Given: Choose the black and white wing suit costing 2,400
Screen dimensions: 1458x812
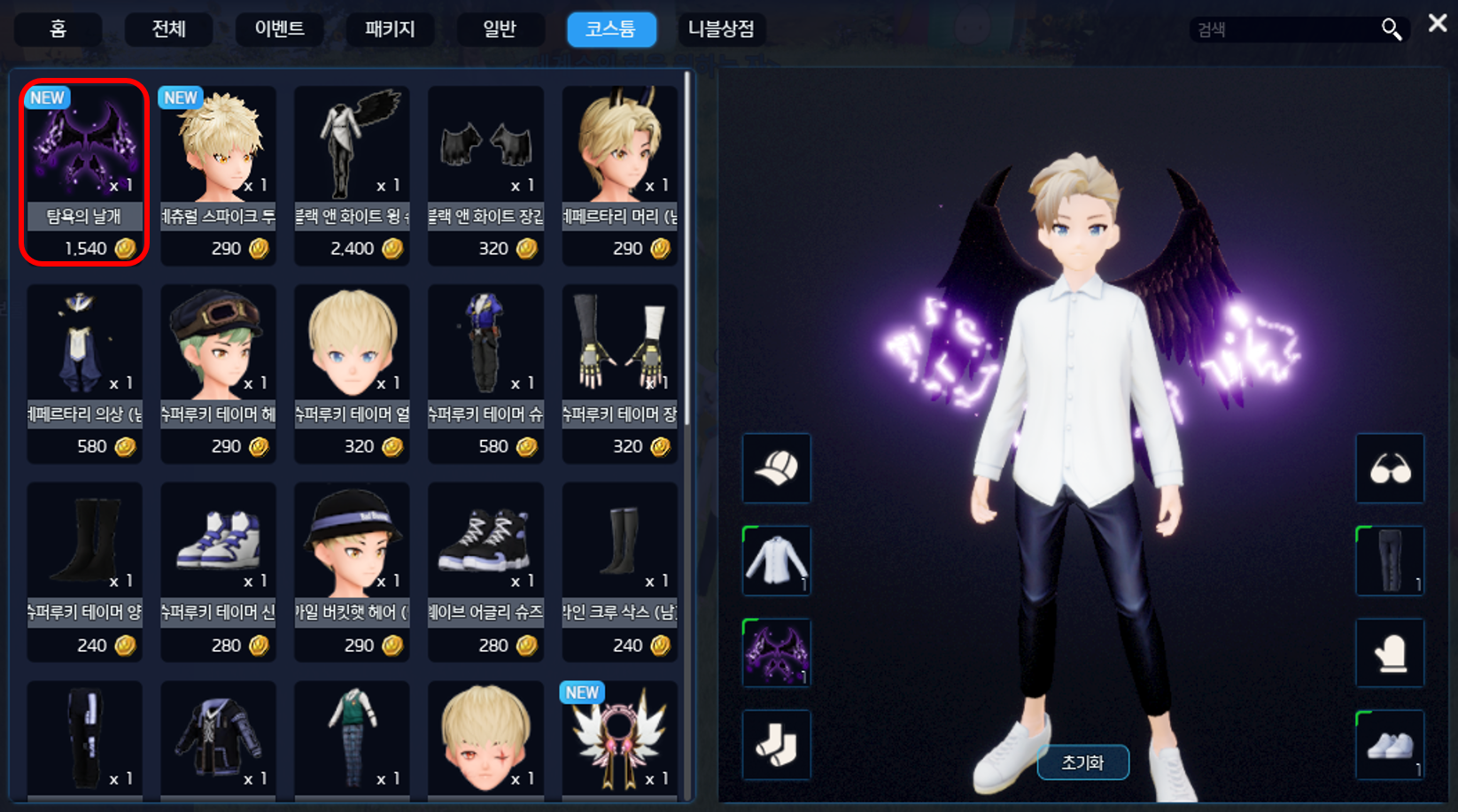Looking at the screenshot, I should 352,173.
